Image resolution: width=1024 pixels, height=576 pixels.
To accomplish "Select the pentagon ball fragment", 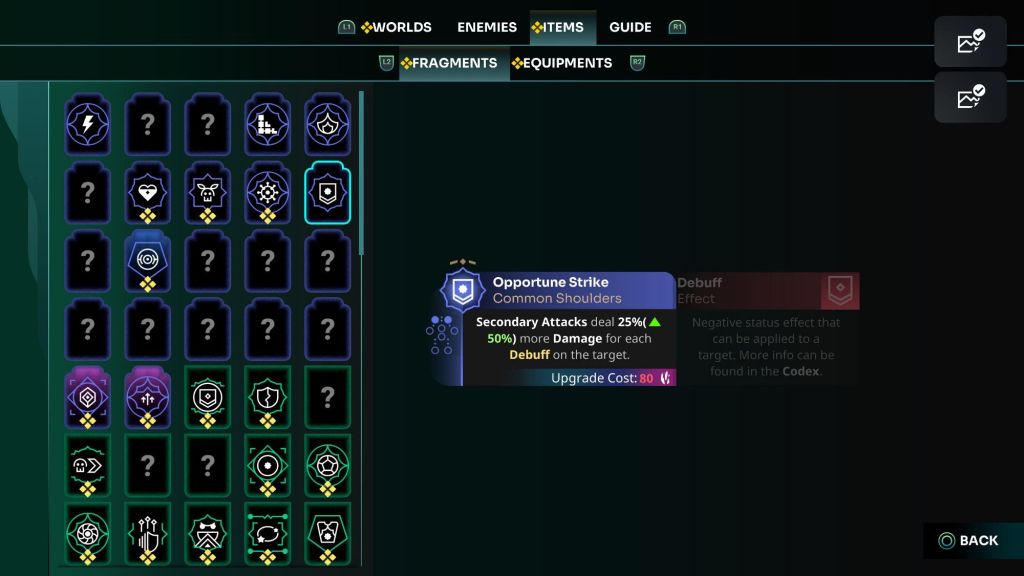I will [x=327, y=463].
